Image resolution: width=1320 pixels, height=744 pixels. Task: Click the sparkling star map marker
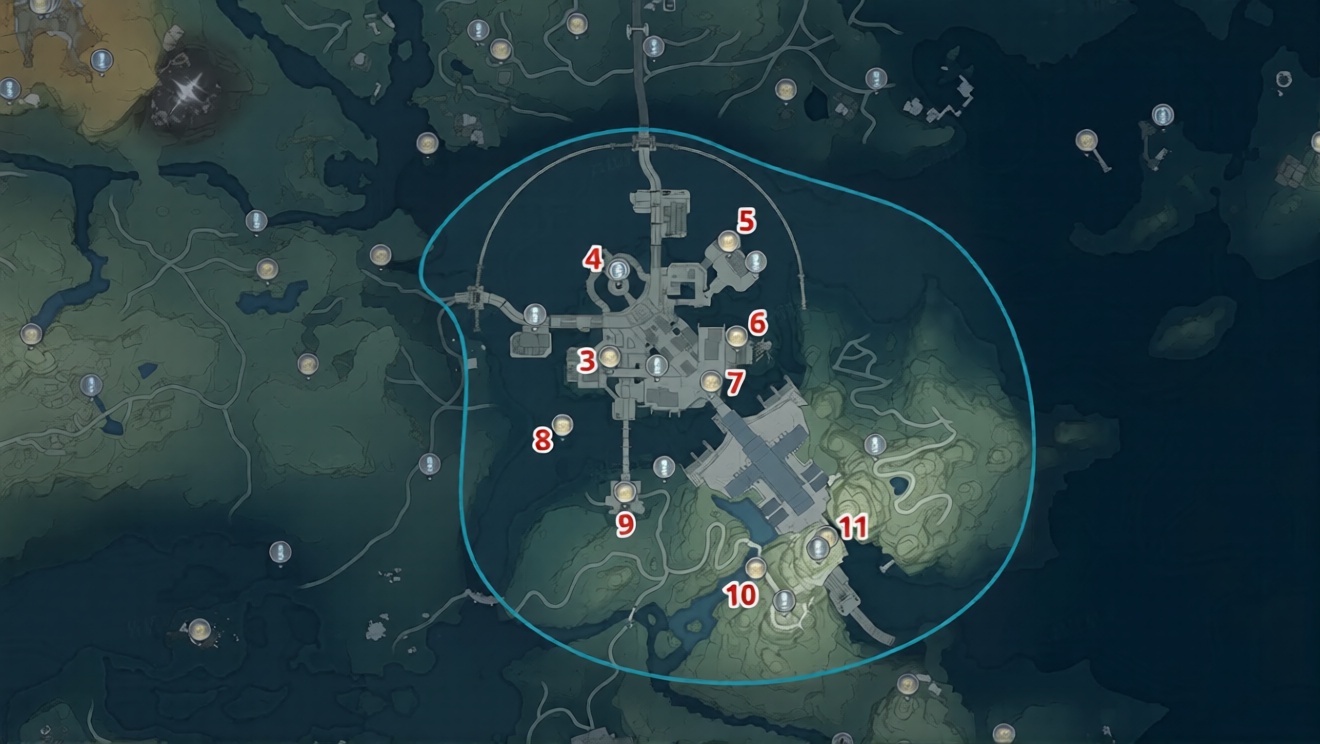coord(187,90)
